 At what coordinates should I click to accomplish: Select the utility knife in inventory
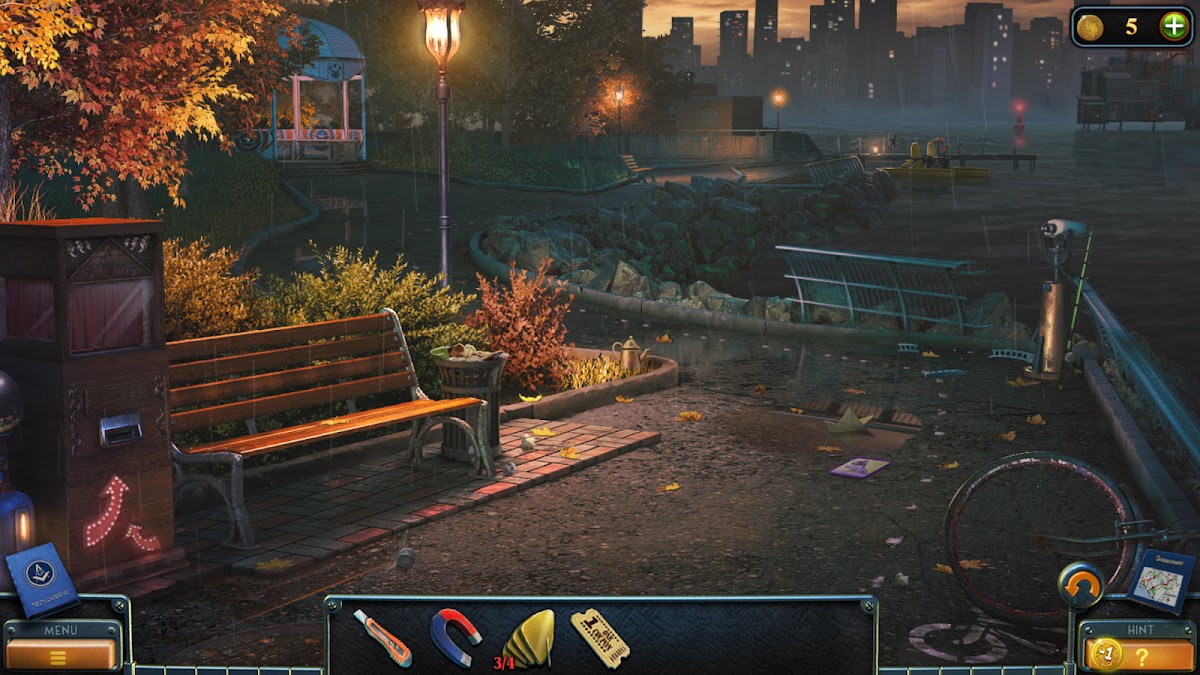382,638
